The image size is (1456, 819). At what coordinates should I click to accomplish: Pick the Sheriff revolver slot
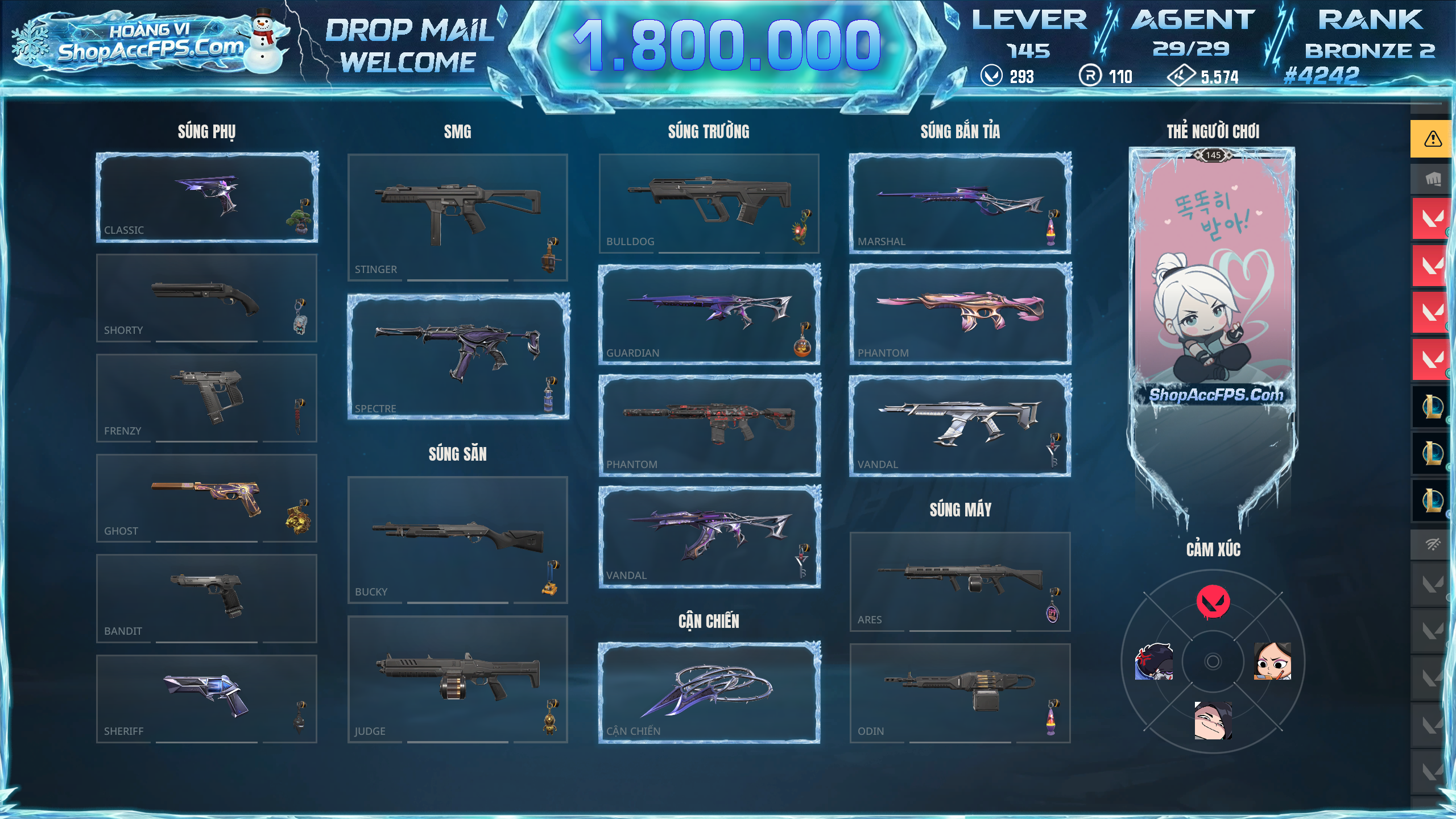[206, 698]
